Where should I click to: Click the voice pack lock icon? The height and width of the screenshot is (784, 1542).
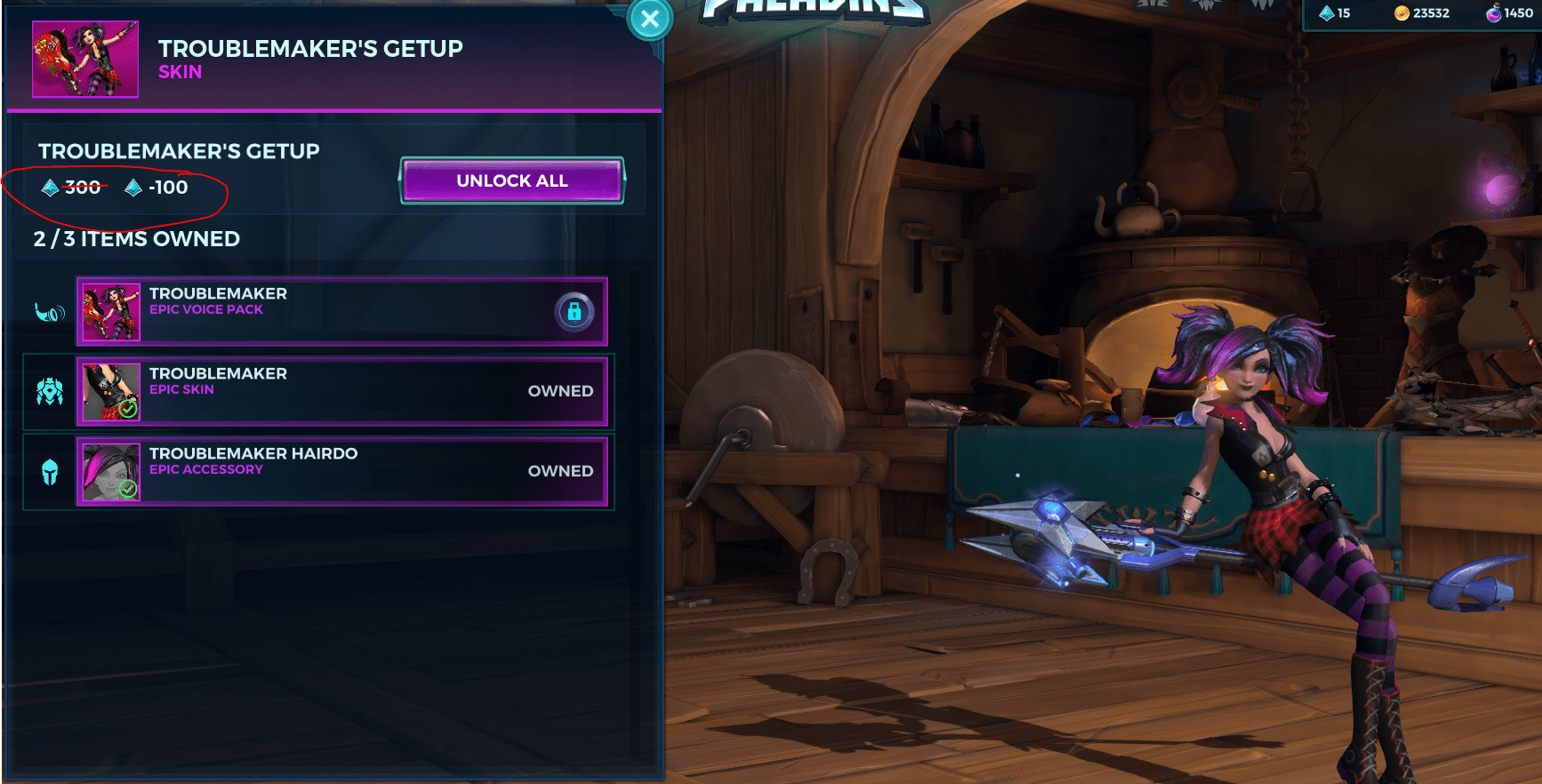574,311
